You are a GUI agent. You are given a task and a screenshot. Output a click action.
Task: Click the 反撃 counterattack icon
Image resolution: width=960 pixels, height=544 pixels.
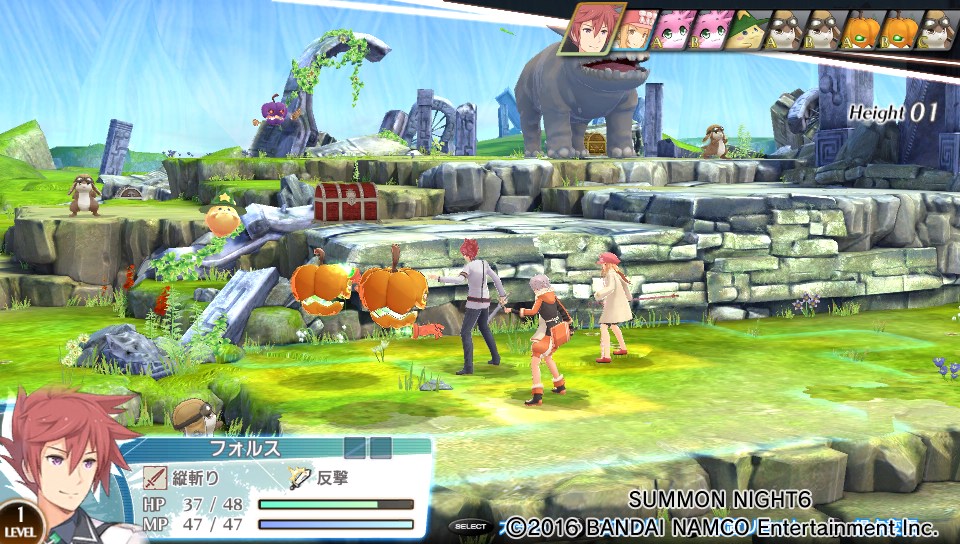[299, 477]
